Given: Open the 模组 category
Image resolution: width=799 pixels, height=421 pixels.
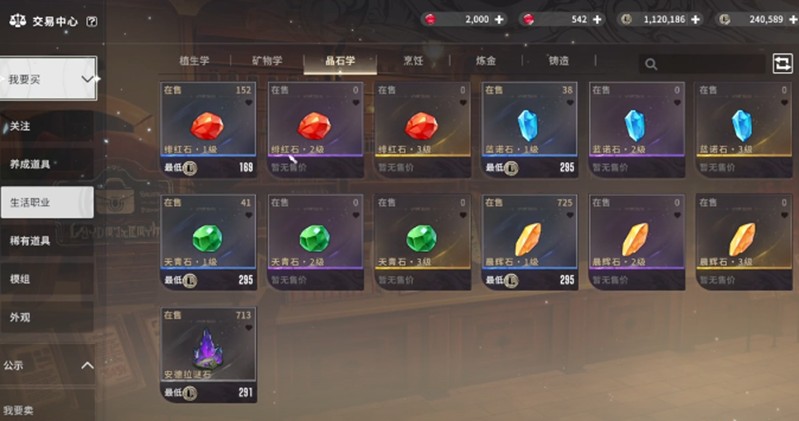Looking at the screenshot, I should [x=20, y=278].
